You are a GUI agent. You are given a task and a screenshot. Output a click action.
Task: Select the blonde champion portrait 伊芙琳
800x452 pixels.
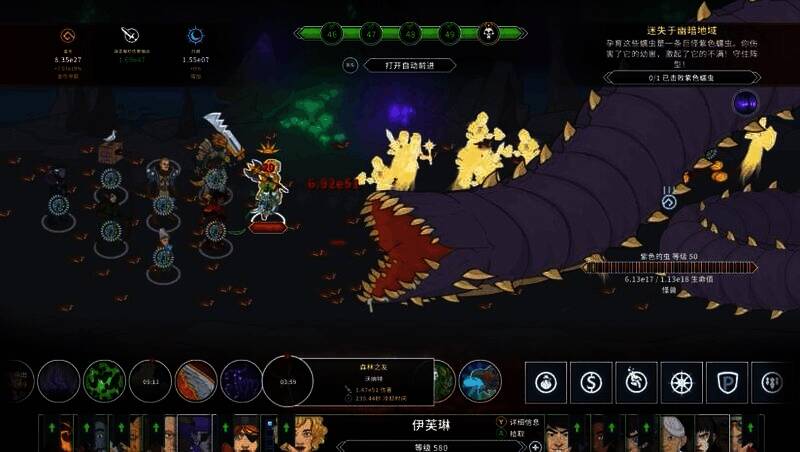[x=310, y=434]
